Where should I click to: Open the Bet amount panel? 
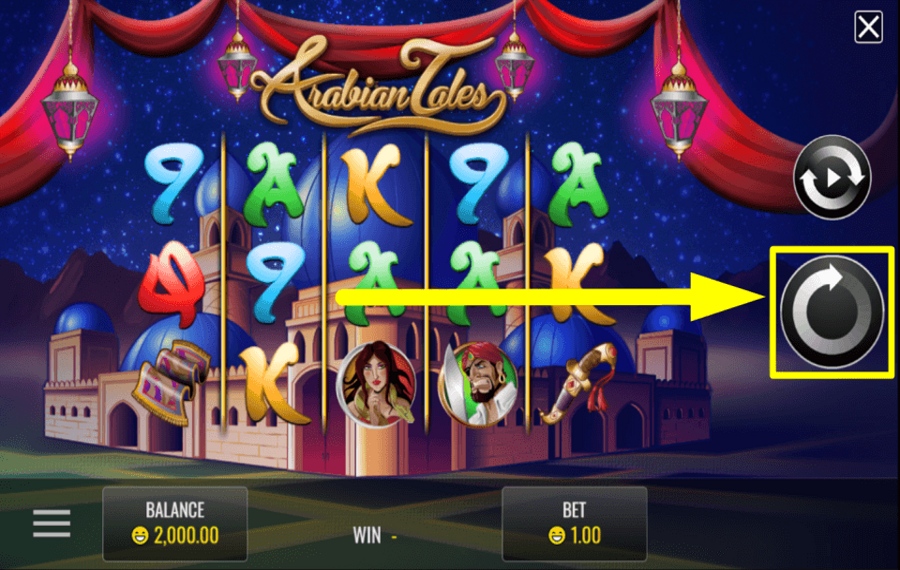pos(574,523)
